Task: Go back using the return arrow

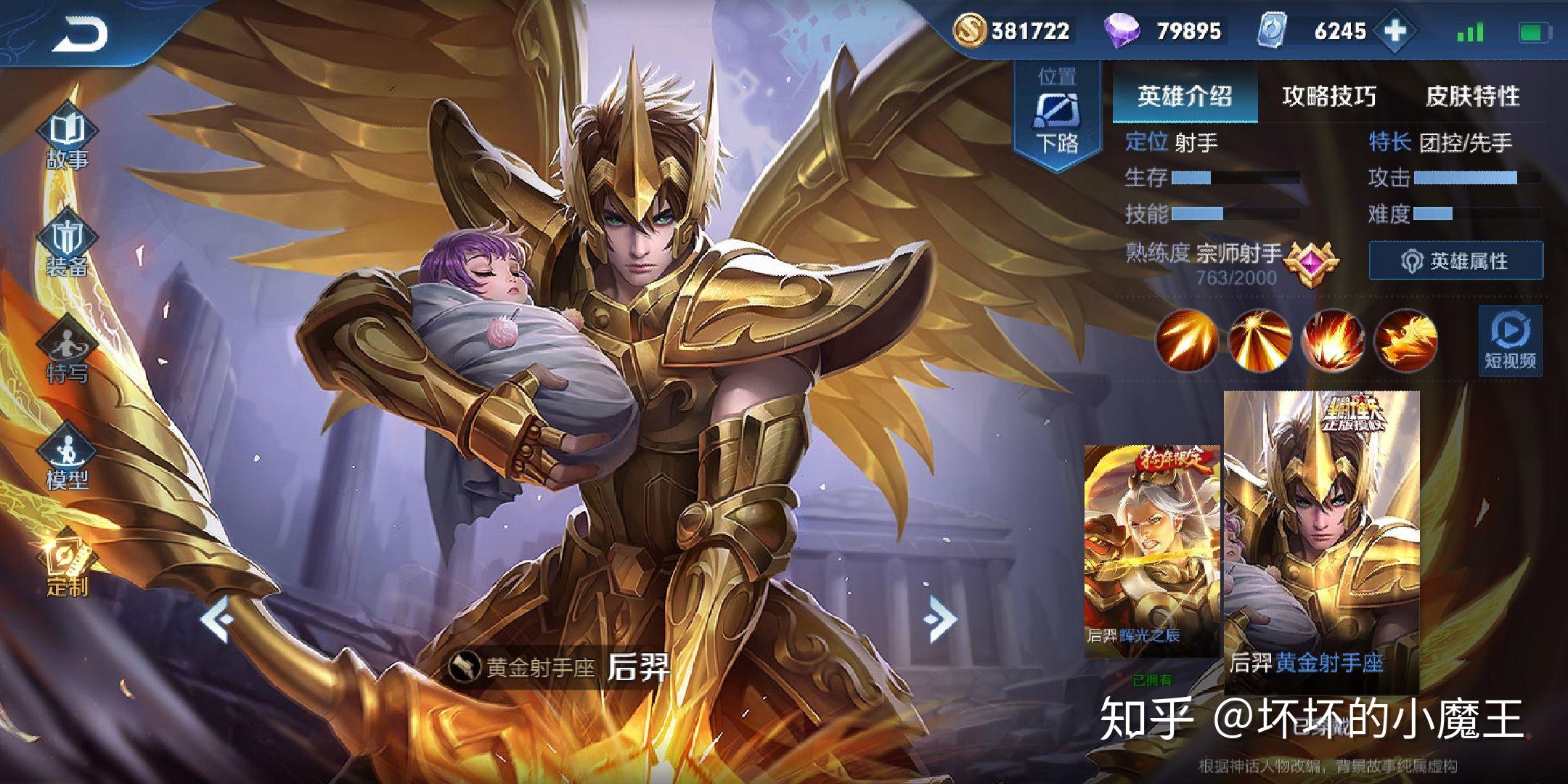Action: point(80,33)
